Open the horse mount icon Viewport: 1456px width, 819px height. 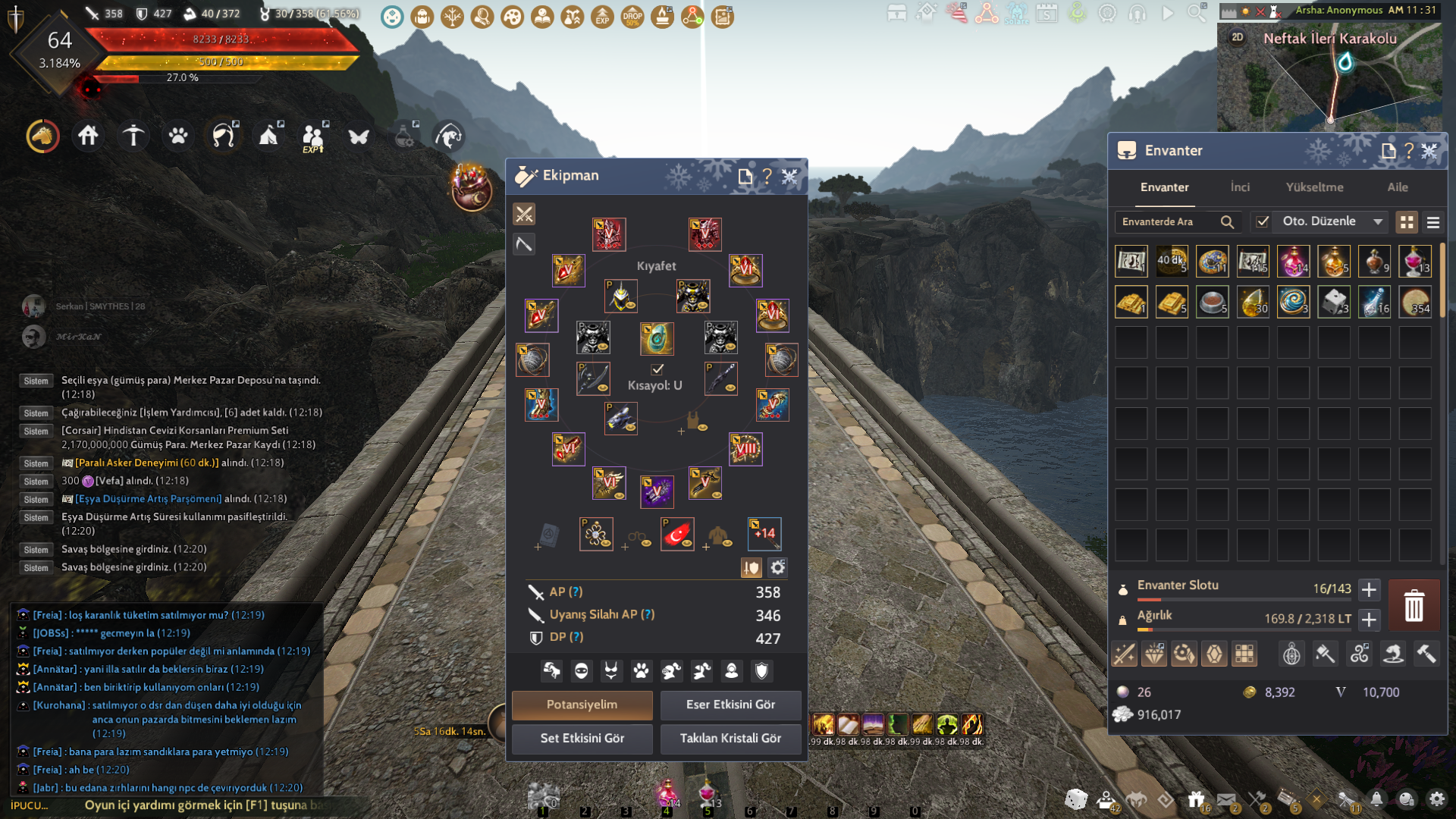tap(42, 136)
